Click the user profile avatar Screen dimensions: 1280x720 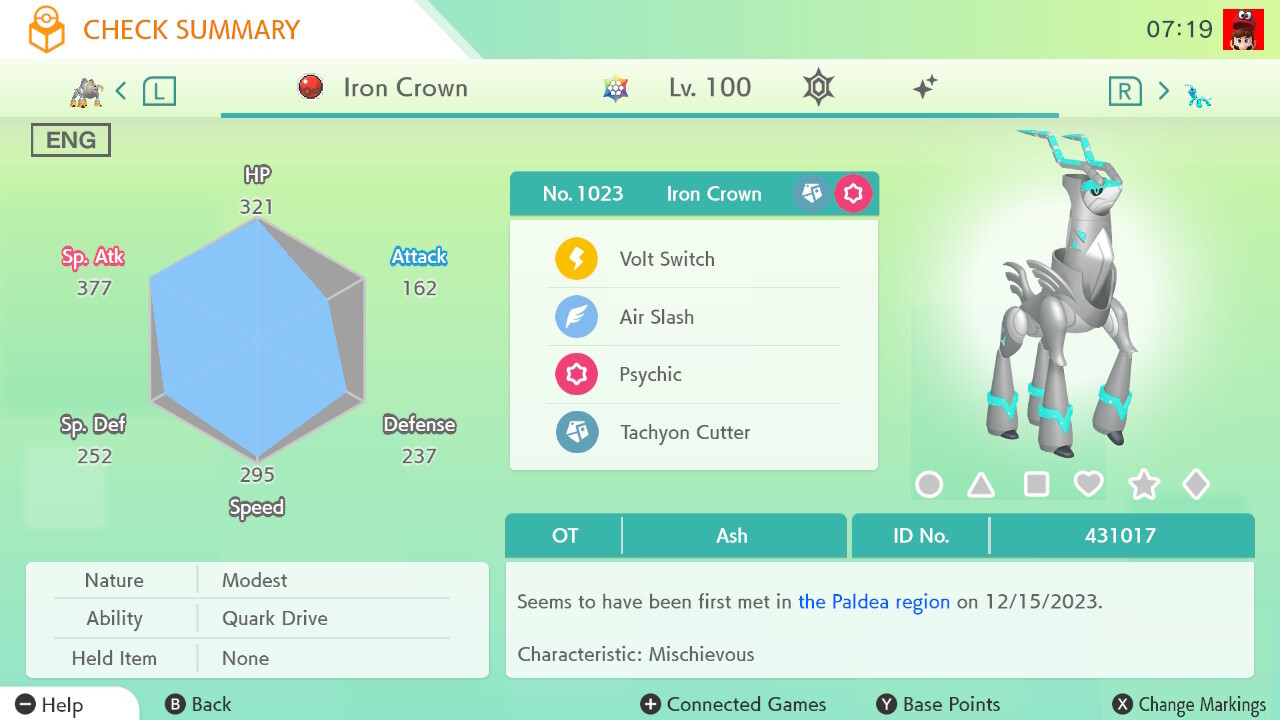1243,29
